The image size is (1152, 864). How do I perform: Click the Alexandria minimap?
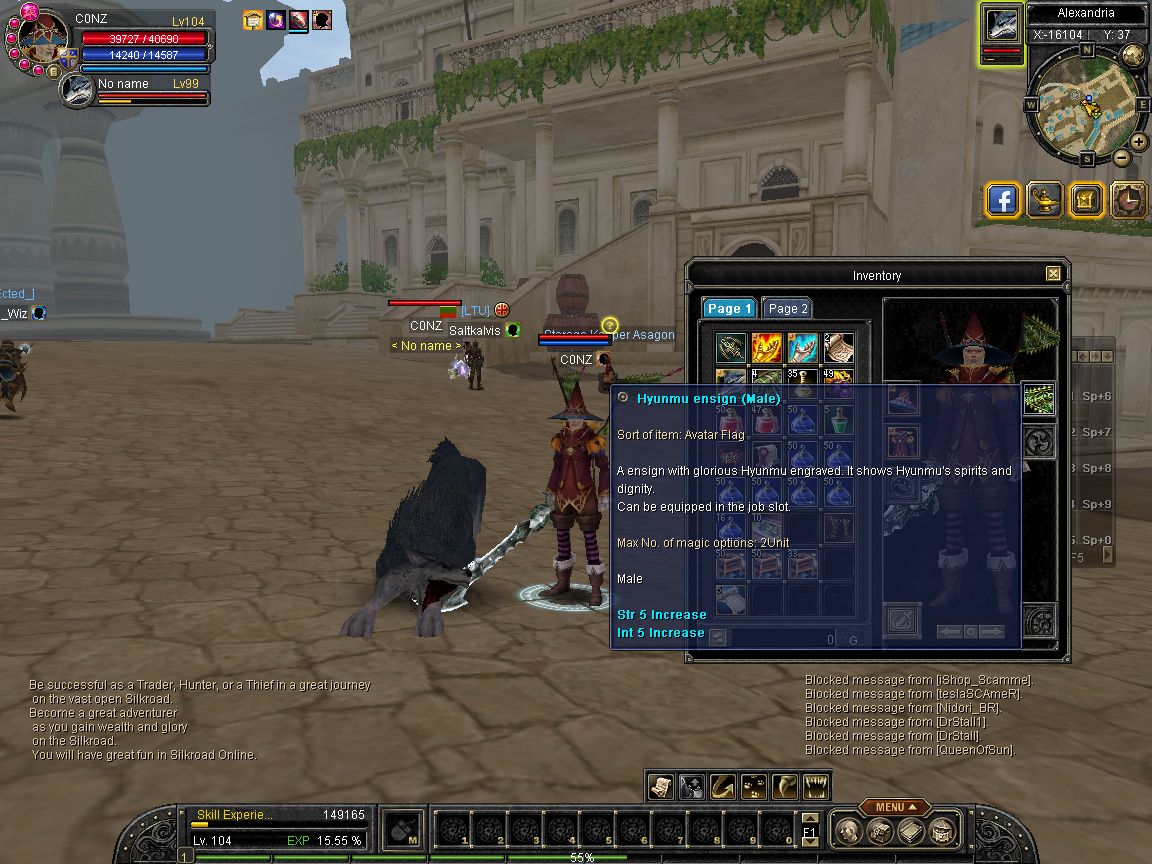(x=1086, y=103)
